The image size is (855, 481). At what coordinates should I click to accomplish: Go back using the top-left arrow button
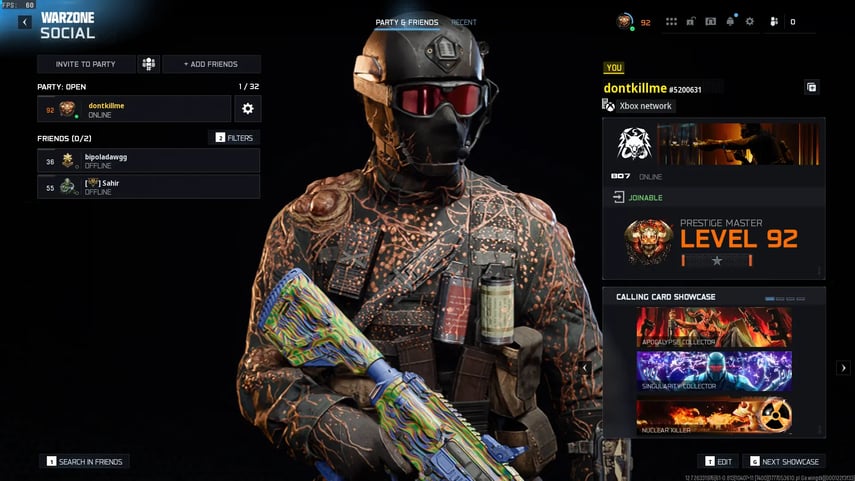24,22
